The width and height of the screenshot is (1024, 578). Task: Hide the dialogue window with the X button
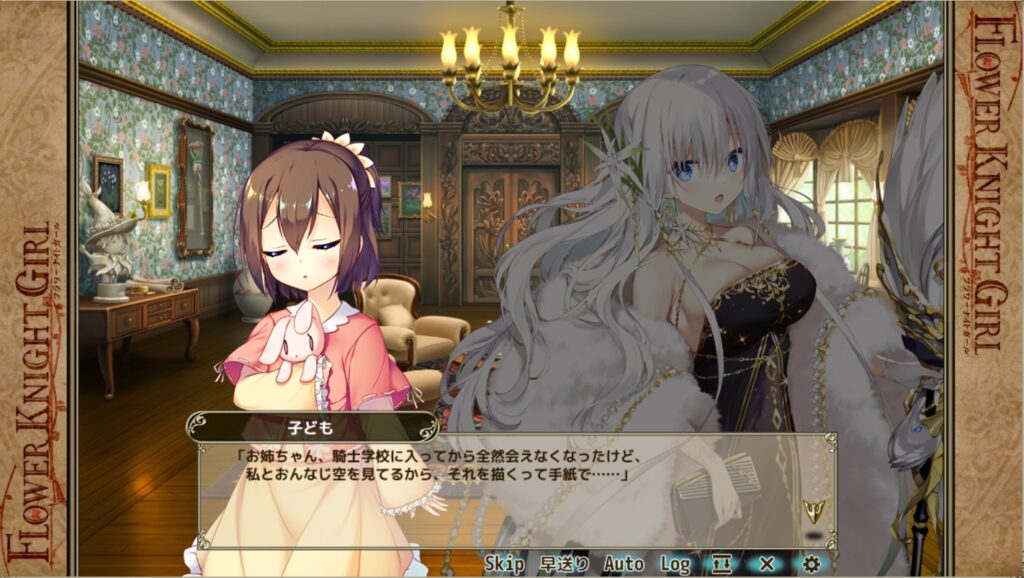coord(767,564)
